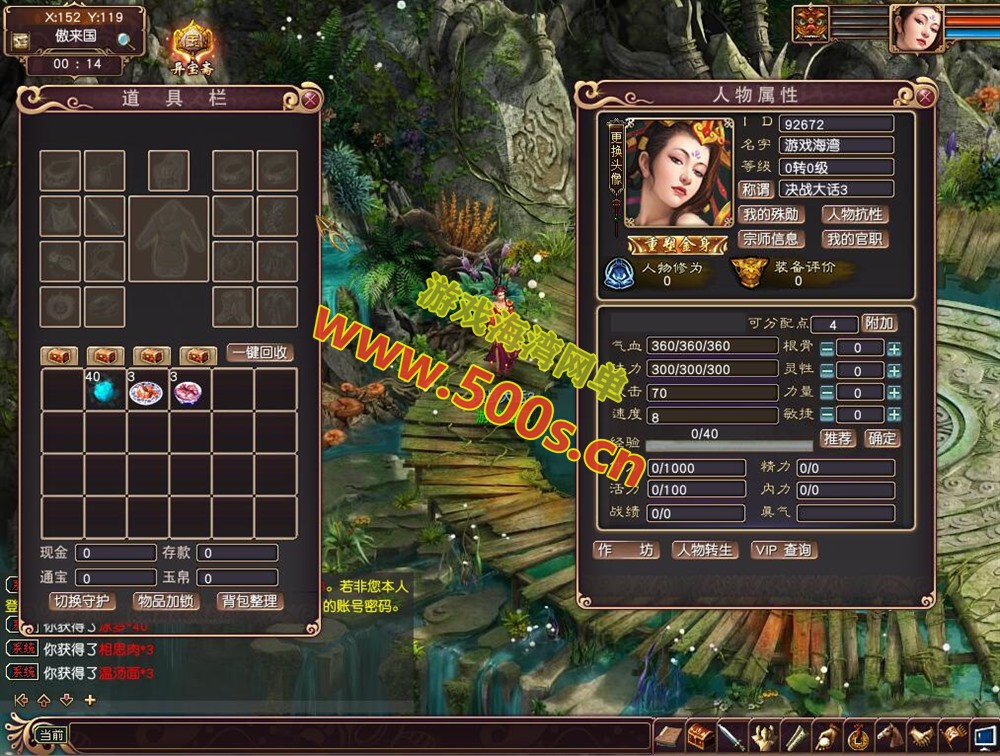This screenshot has width=1000, height=756.
Task: Activate the 物品加锁 item lock button
Action: (x=166, y=601)
